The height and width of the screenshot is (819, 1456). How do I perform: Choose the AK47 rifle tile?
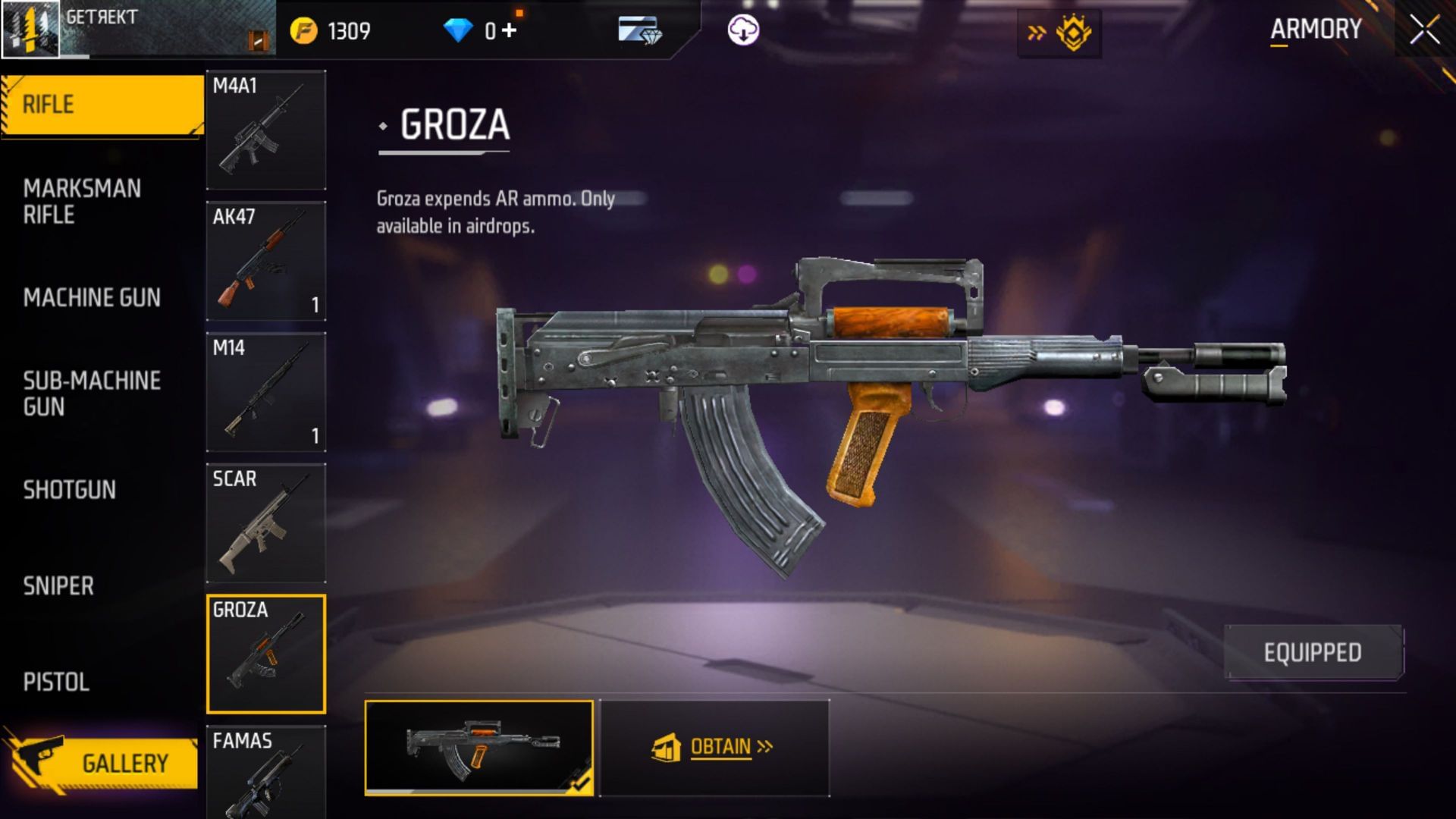coord(265,261)
